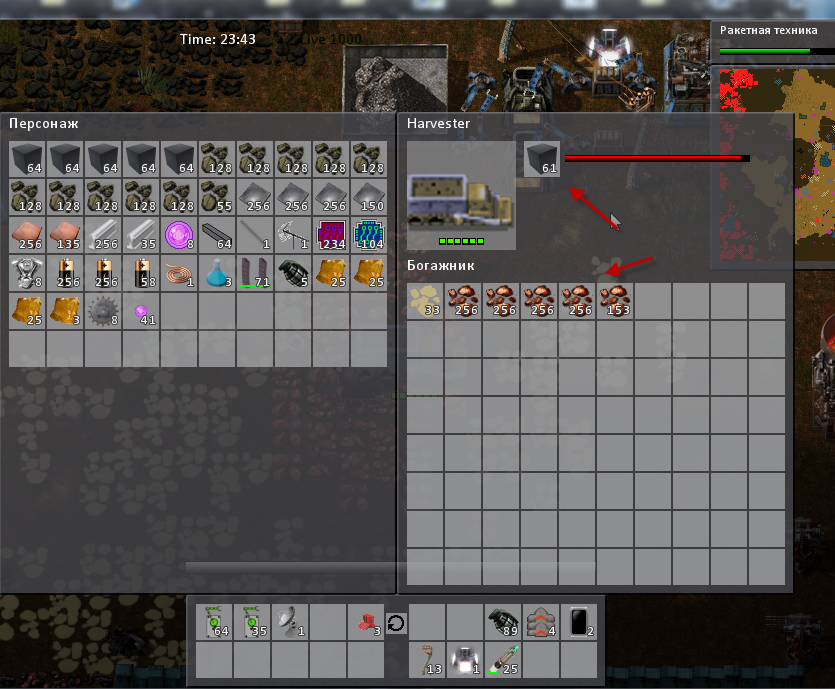Screen dimensions: 835x689
Task: Pick the iron gear wheel stack
Action: coord(104,310)
